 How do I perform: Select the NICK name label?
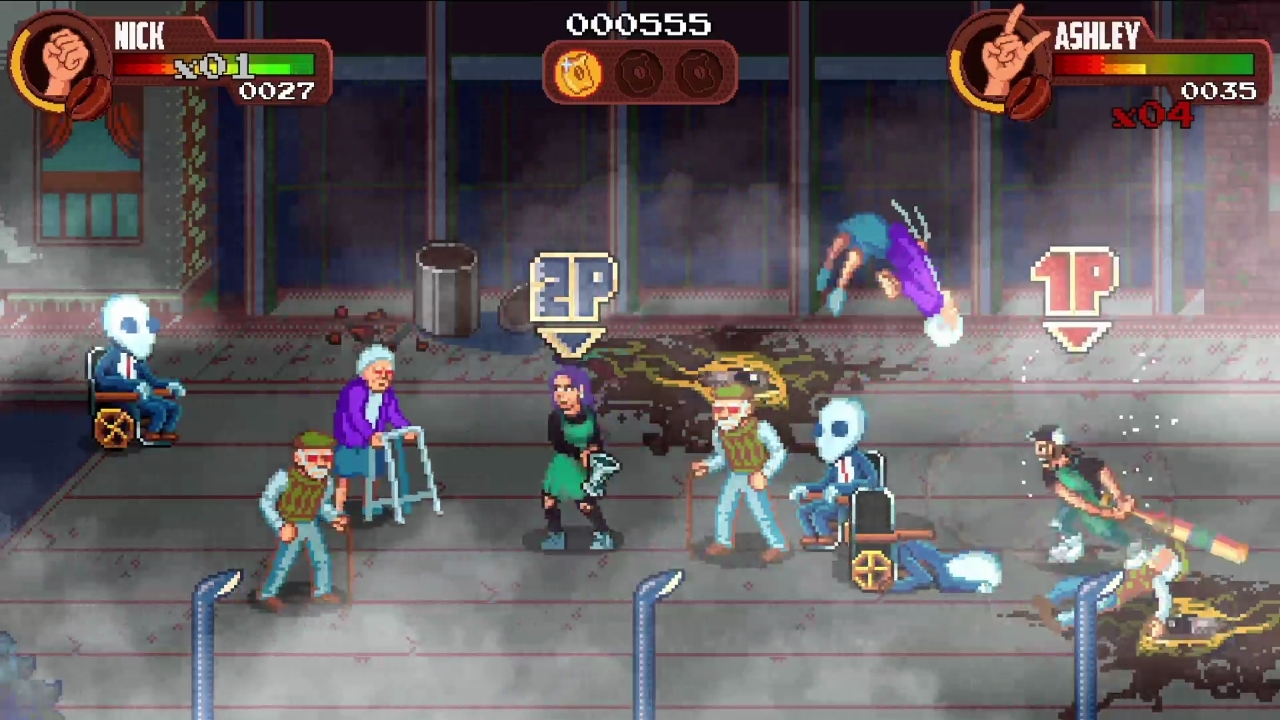click(140, 38)
